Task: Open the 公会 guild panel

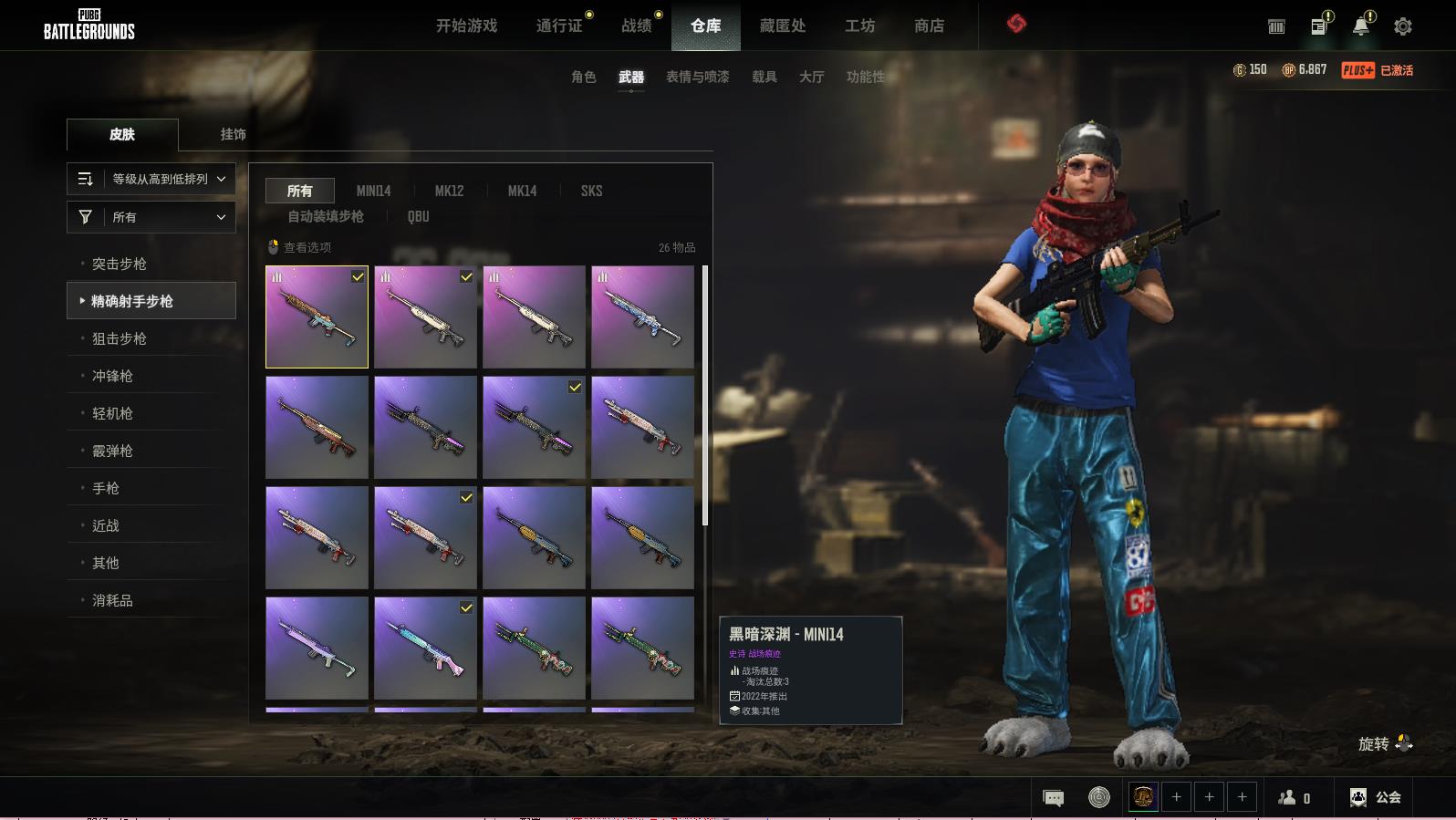Action: click(1376, 797)
